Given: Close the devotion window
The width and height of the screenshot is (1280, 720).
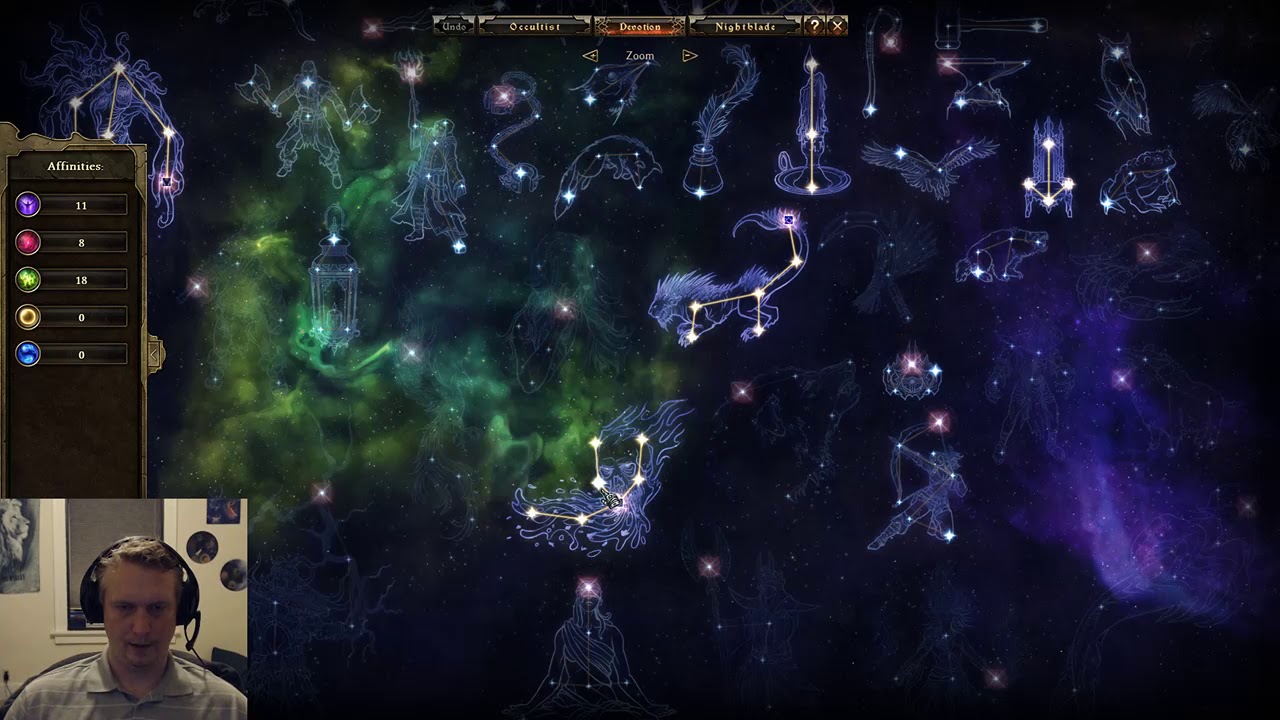Looking at the screenshot, I should (838, 26).
